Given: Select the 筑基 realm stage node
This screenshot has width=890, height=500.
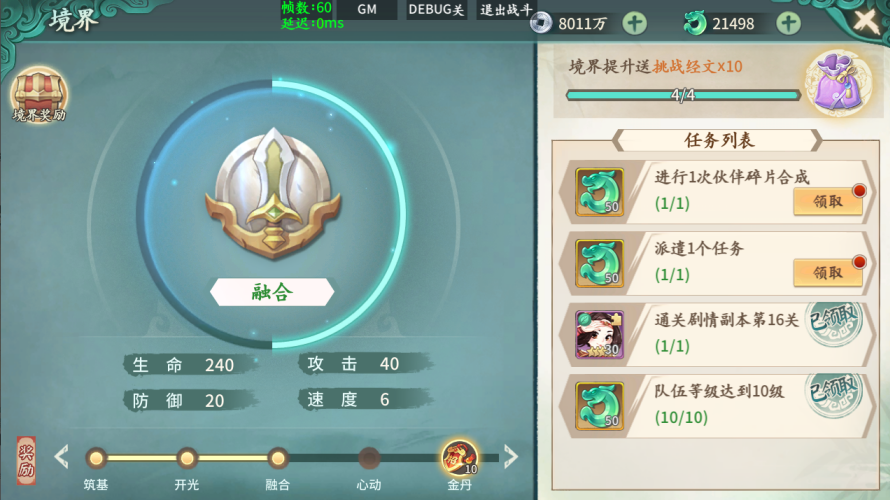Looking at the screenshot, I should pos(96,459).
